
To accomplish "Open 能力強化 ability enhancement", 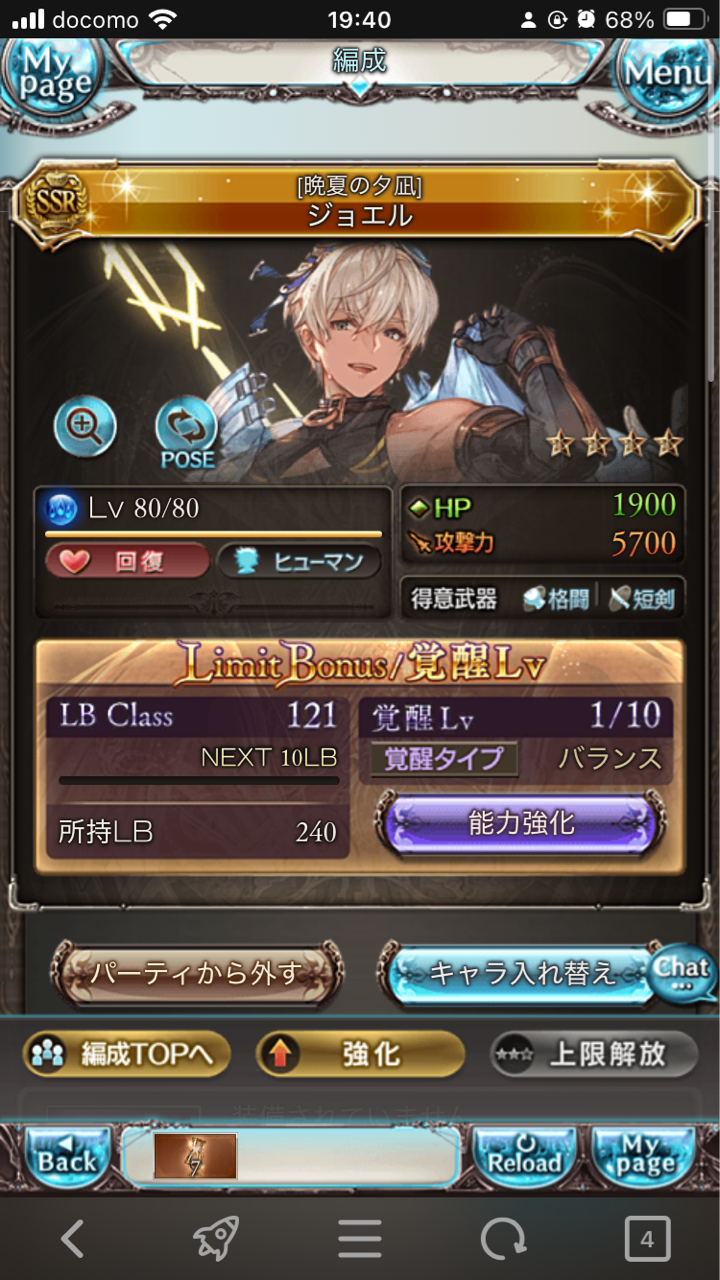I will pos(520,825).
